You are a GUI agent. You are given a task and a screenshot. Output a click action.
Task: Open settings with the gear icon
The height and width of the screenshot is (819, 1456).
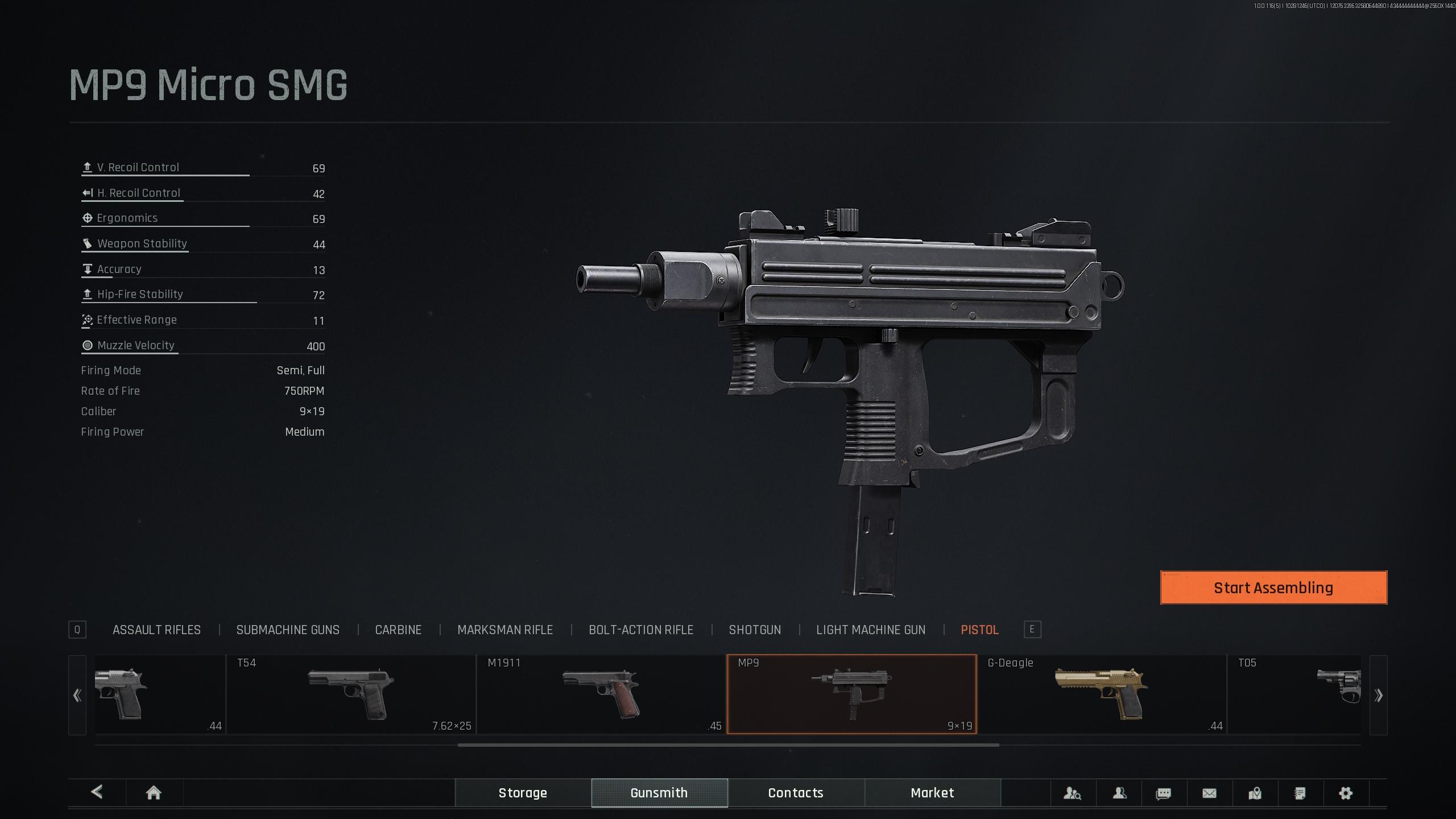coord(1346,793)
